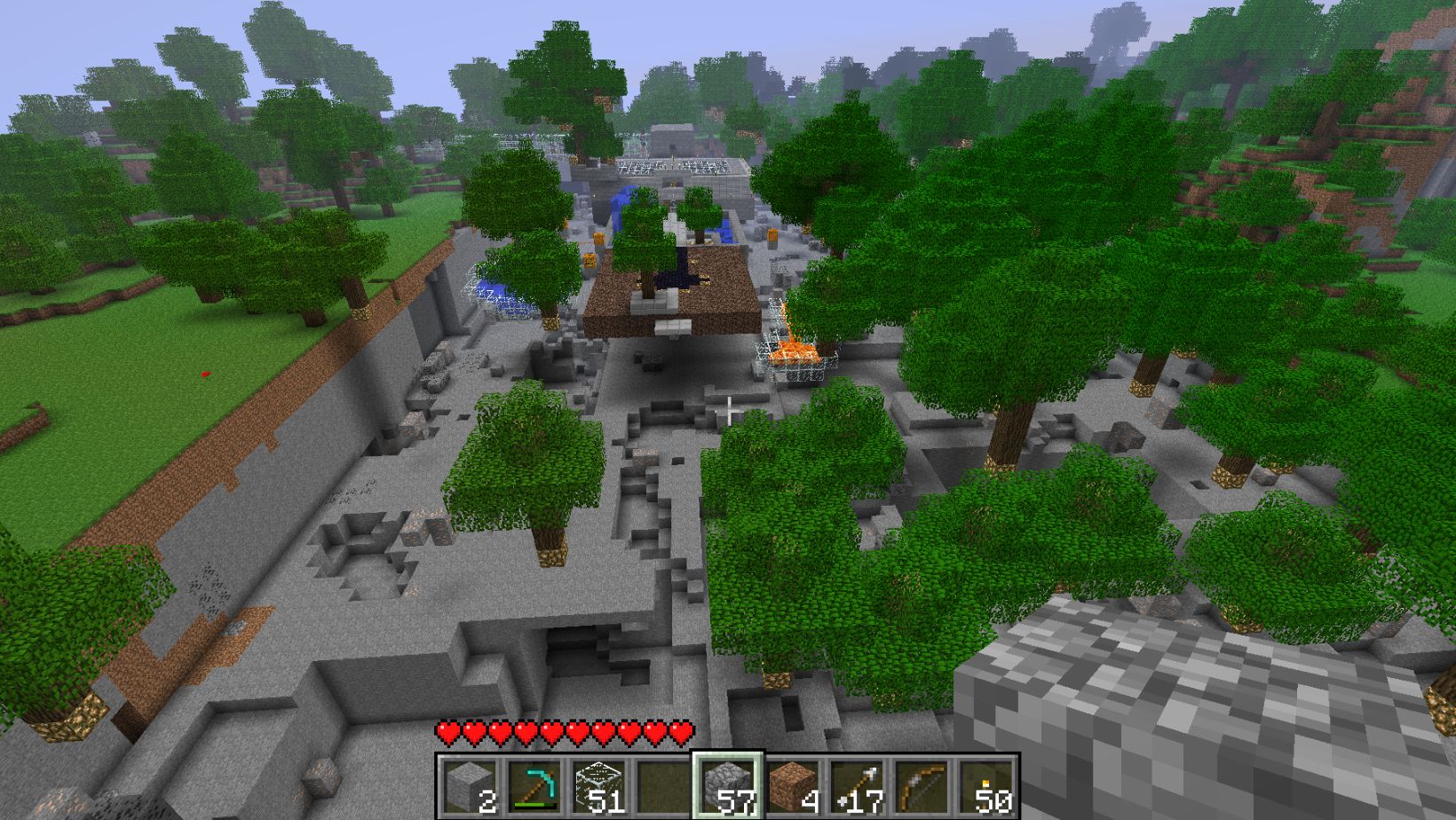Select the bow in the hotbar
This screenshot has height=820, width=1456.
point(924,785)
